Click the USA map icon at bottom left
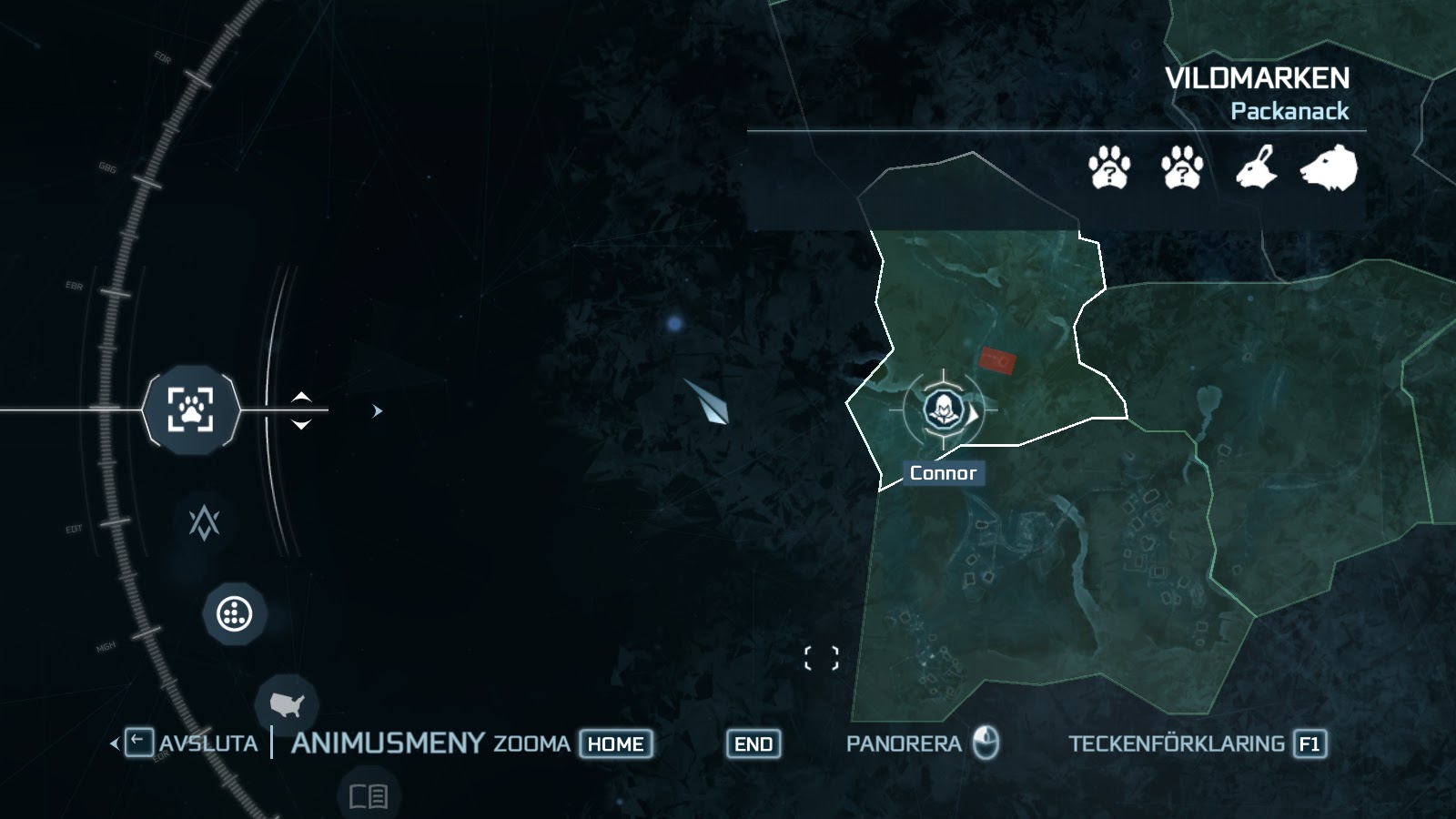The image size is (1456, 819). pyautogui.click(x=288, y=705)
